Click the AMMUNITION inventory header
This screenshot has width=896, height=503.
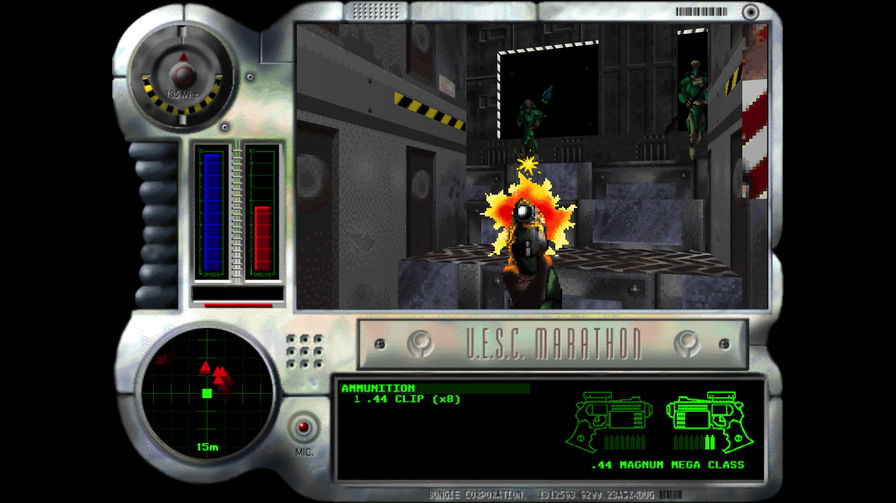(x=378, y=388)
